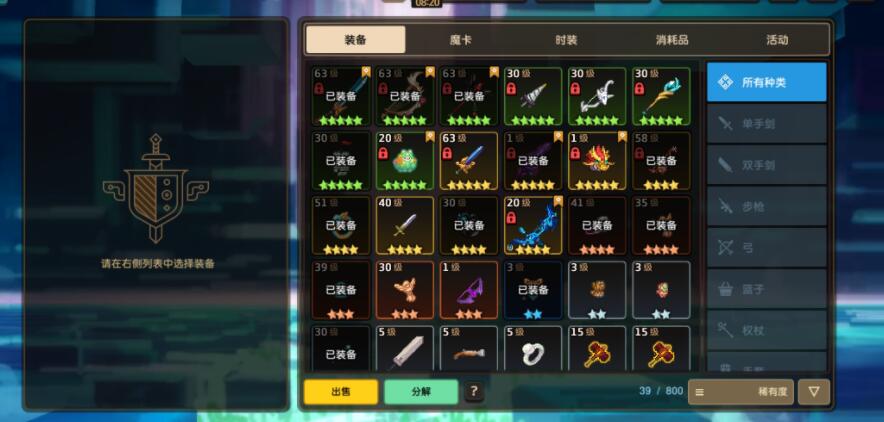The image size is (884, 422).
Task: Click the yellow 出售 sell button
Action: 341,392
